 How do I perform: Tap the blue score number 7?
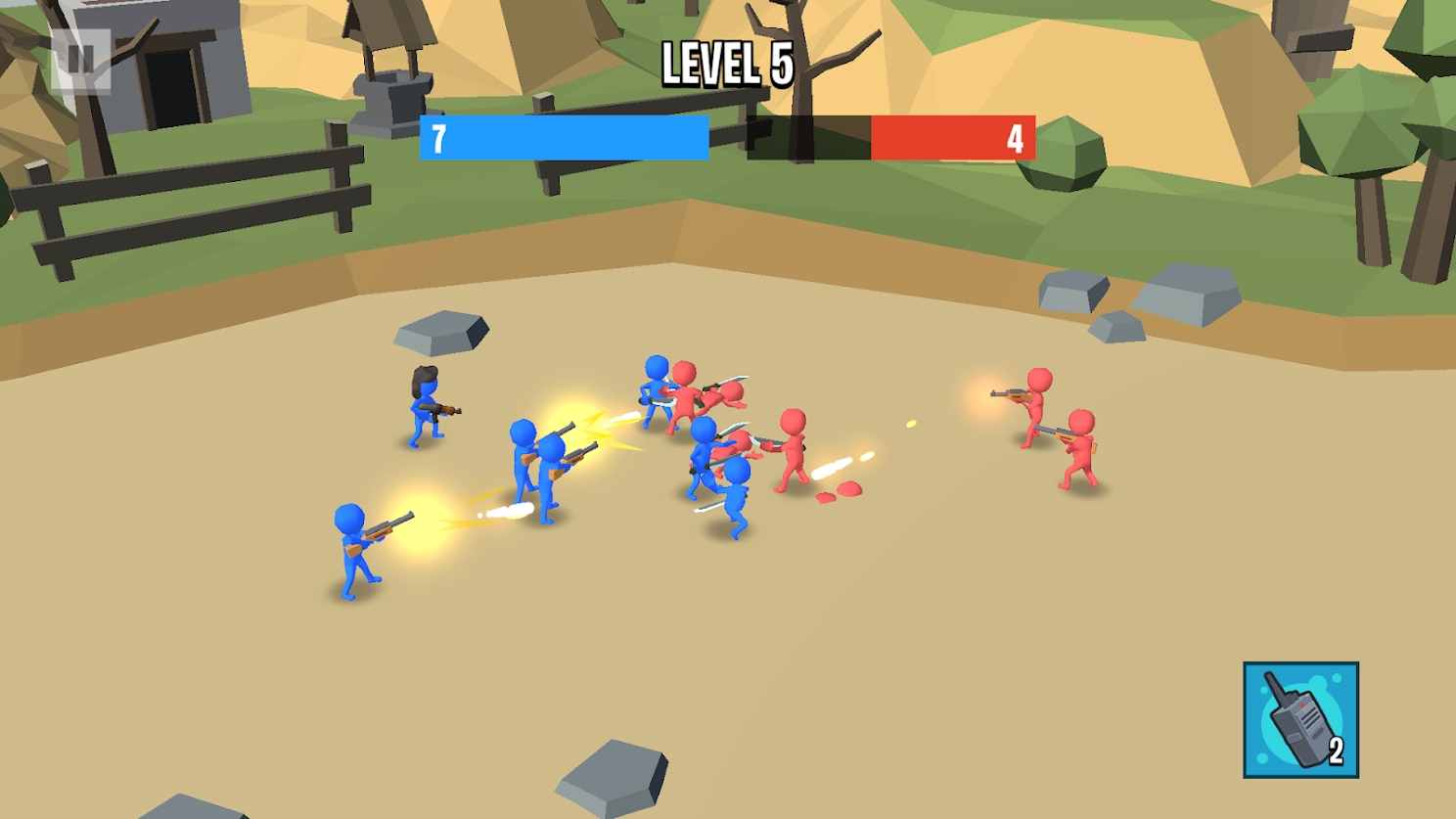pos(437,138)
